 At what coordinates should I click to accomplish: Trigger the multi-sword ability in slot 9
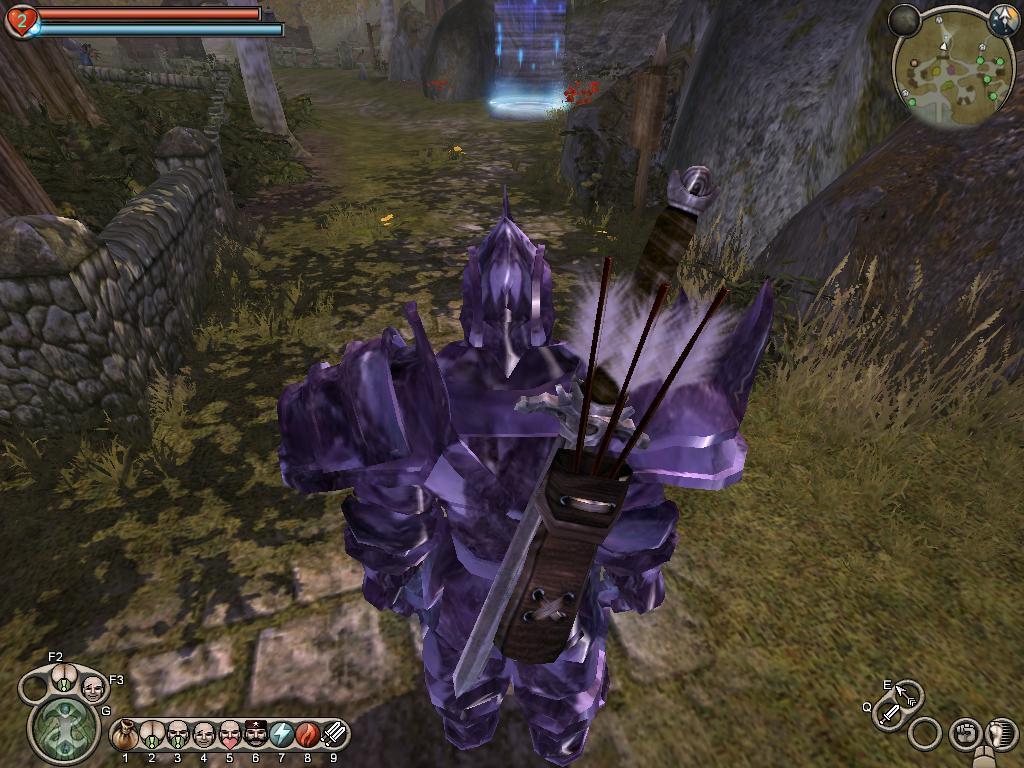click(334, 737)
